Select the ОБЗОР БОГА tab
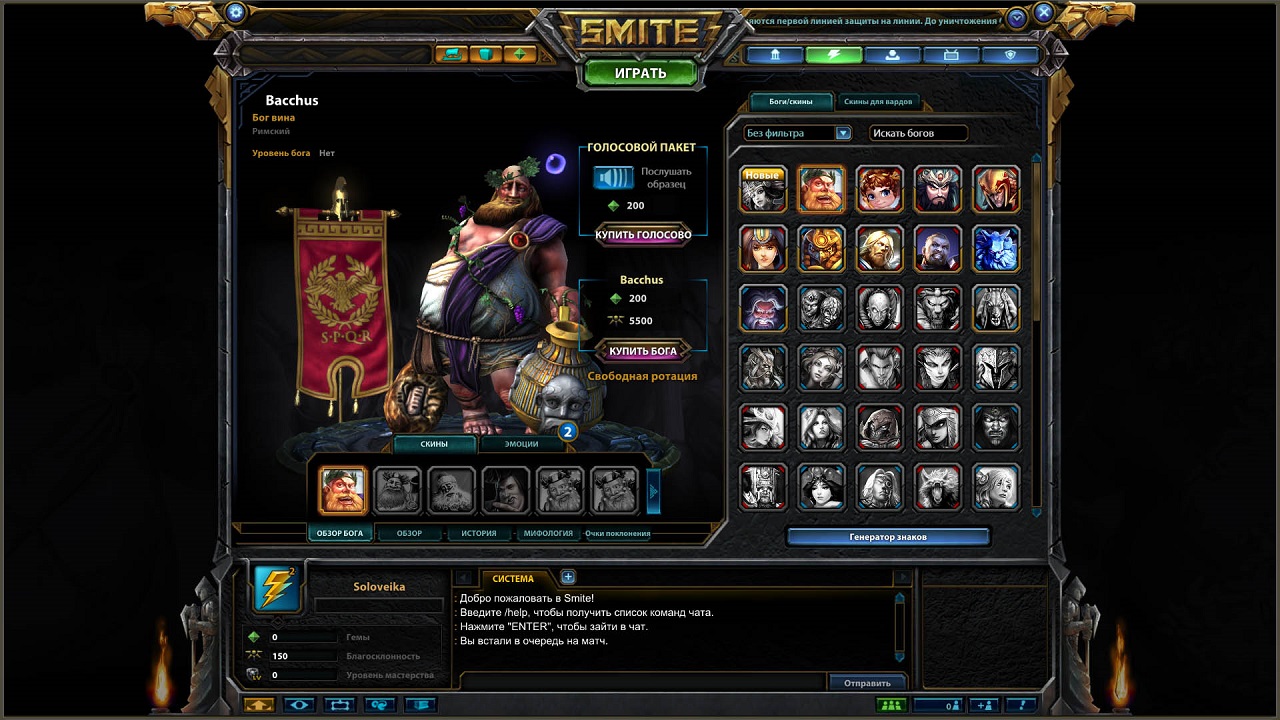This screenshot has height=720, width=1280. (x=339, y=533)
